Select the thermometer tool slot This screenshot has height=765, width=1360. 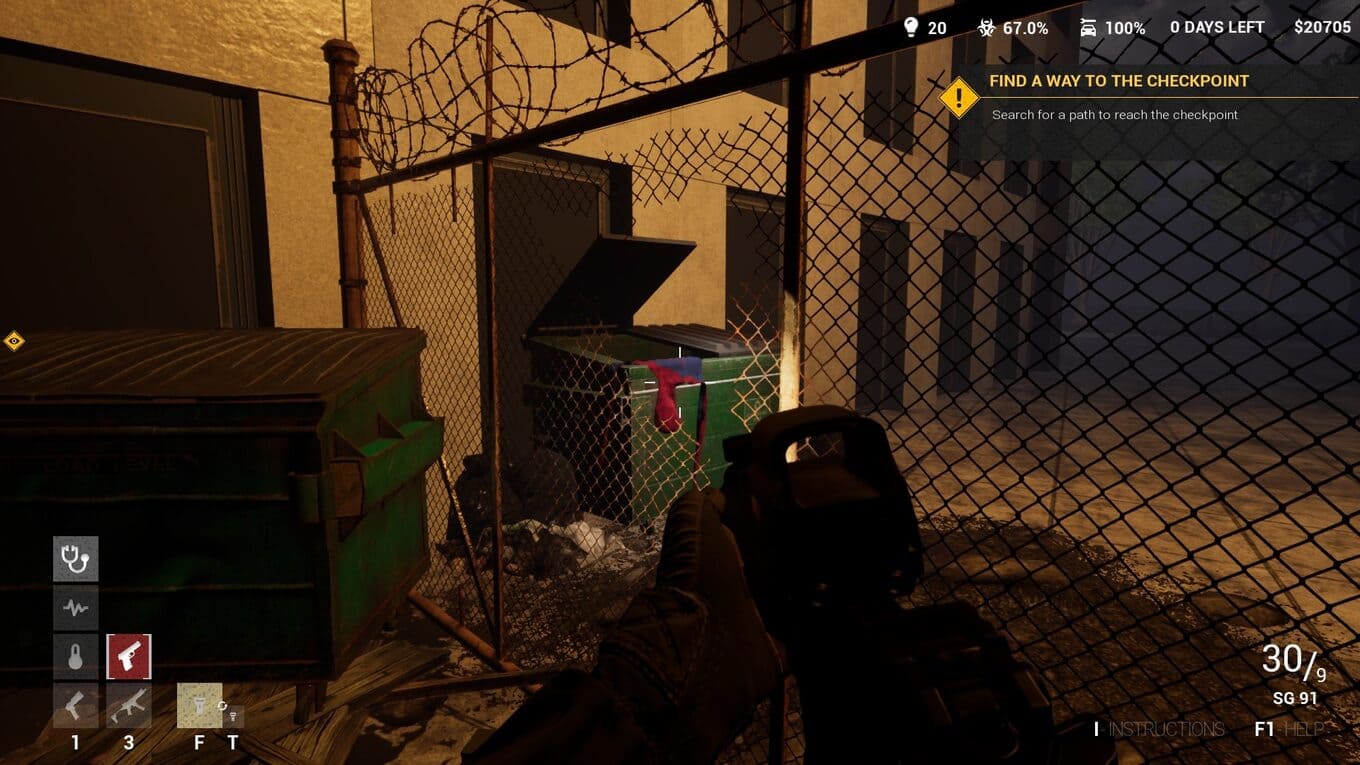pyautogui.click(x=76, y=656)
